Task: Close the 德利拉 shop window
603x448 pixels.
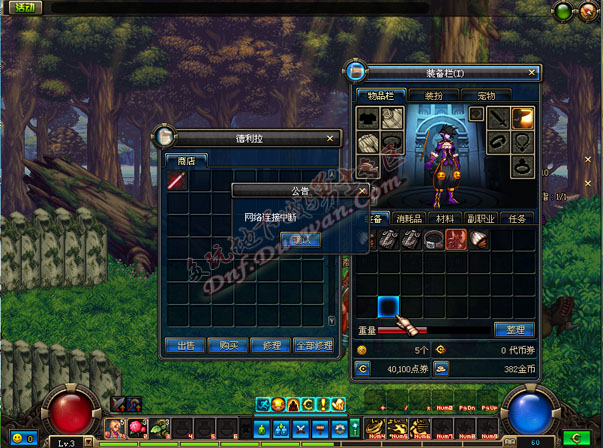Action: 331,138
